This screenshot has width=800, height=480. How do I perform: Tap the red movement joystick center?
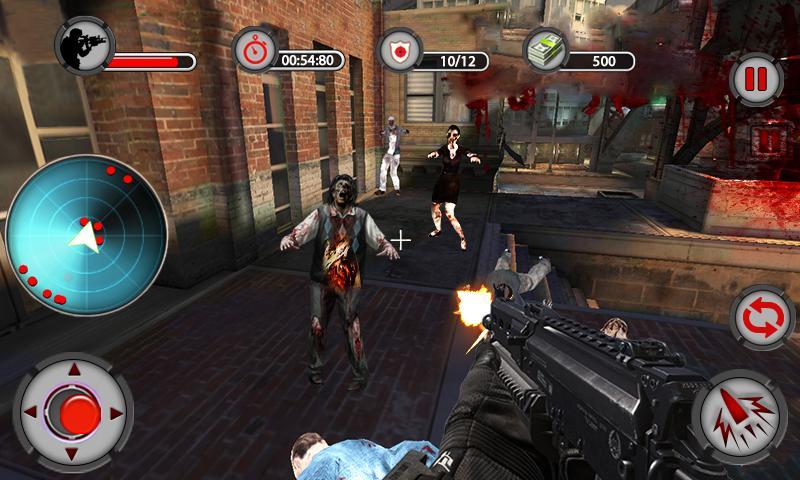click(73, 412)
